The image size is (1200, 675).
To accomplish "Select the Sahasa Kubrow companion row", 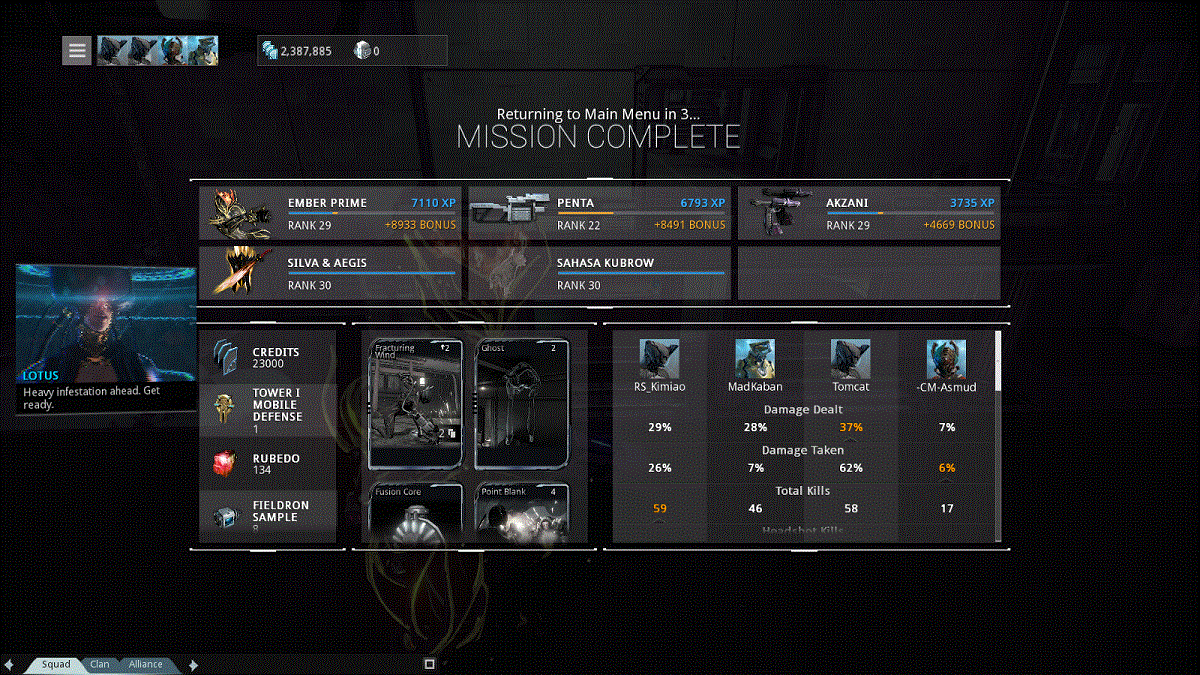I will click(599, 274).
